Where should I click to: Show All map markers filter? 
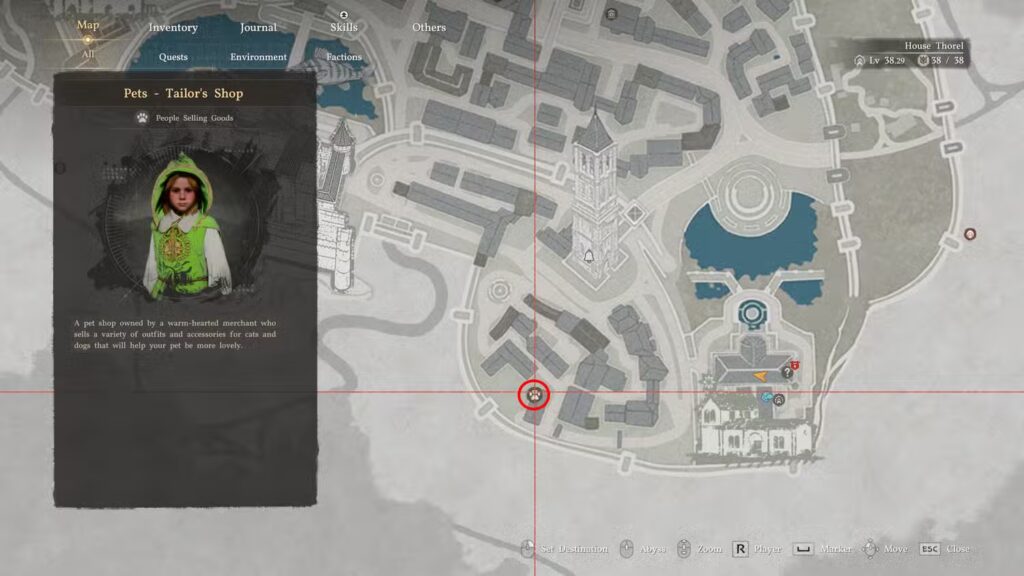click(88, 54)
